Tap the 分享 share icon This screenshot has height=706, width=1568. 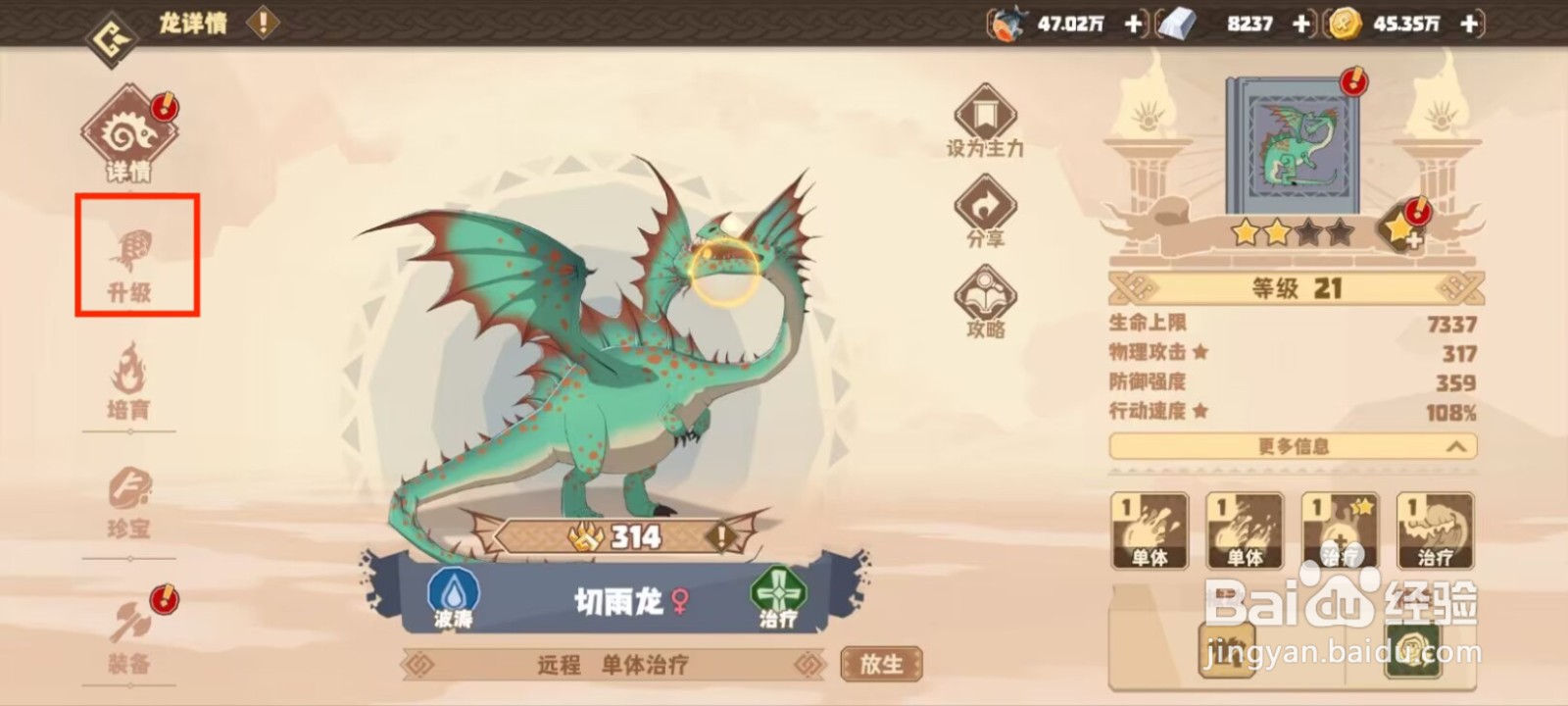tap(983, 207)
